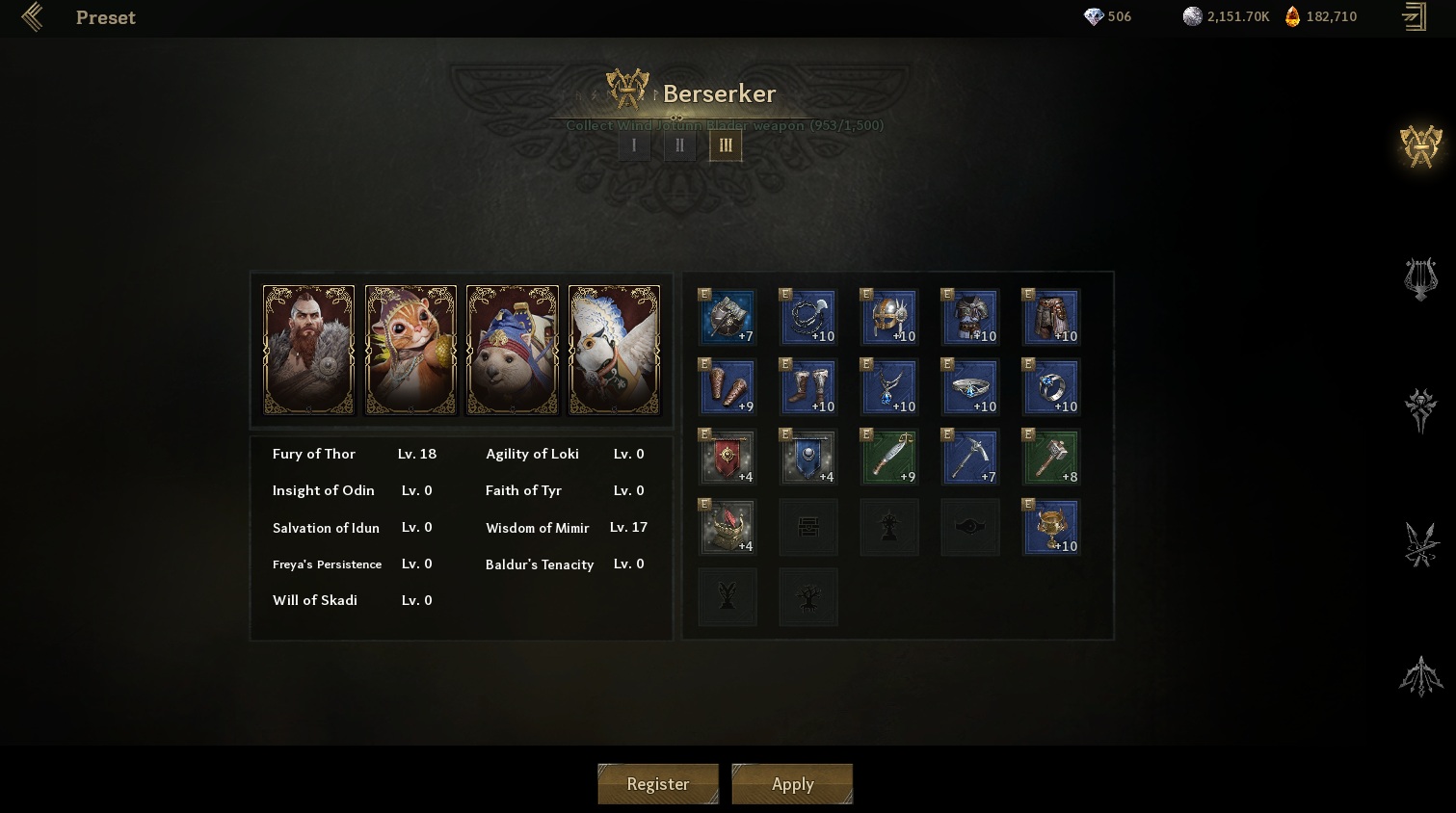Select the squirrel companion card
The width and height of the screenshot is (1456, 813).
pos(410,351)
